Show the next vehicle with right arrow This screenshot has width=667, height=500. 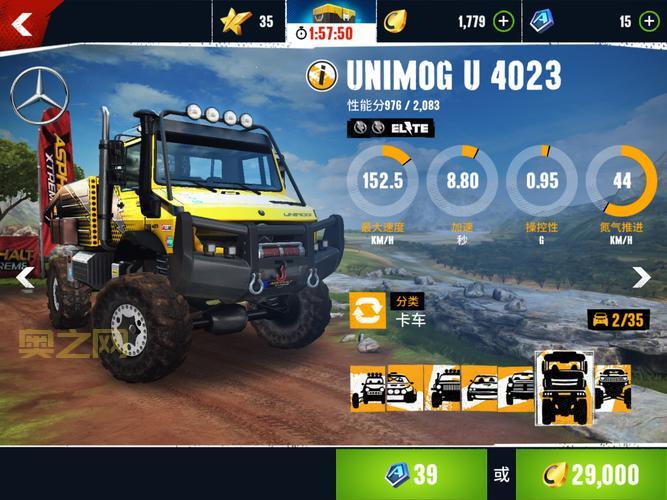pyautogui.click(x=642, y=277)
